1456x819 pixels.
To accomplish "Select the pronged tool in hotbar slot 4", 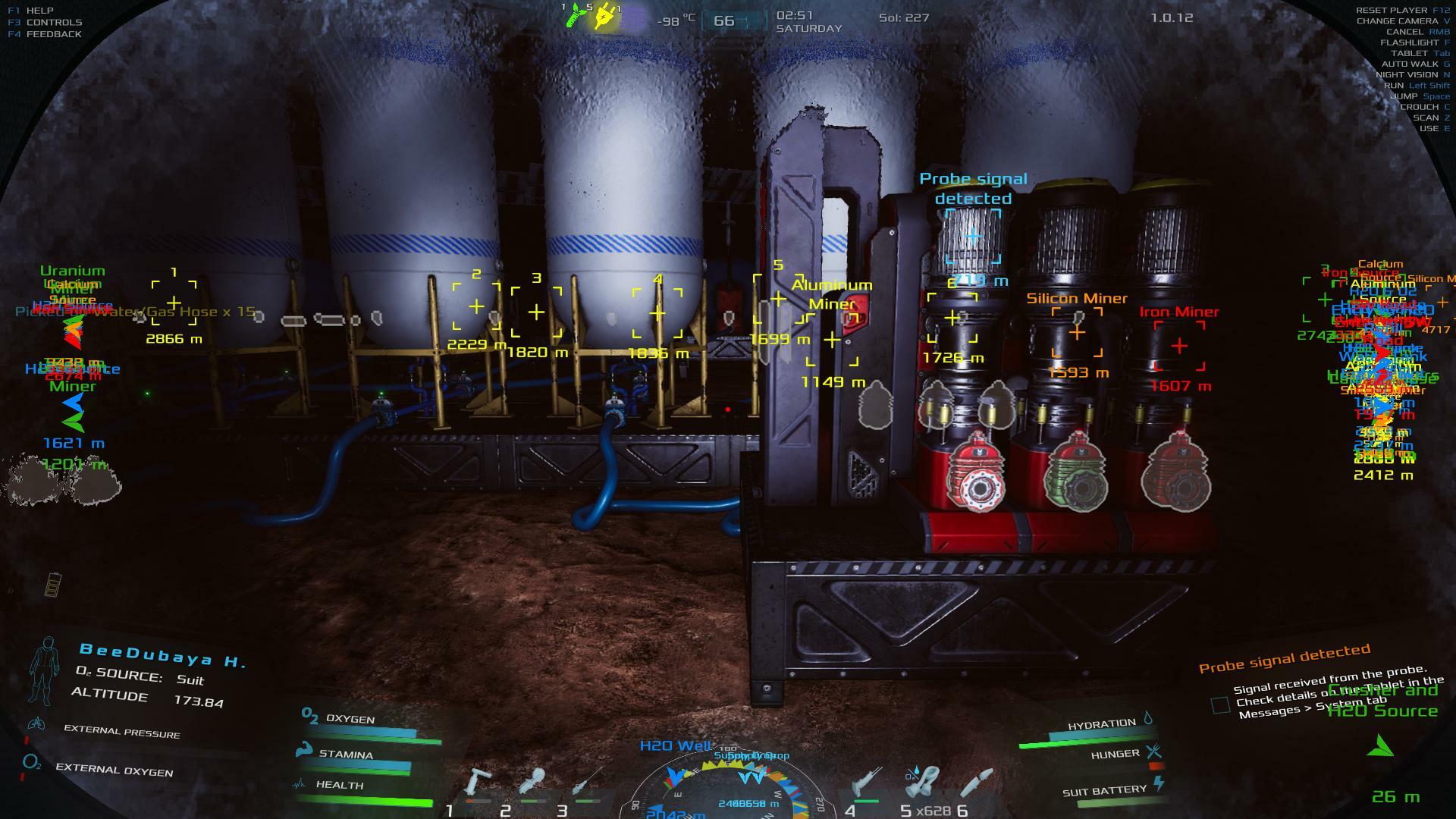I will click(866, 783).
